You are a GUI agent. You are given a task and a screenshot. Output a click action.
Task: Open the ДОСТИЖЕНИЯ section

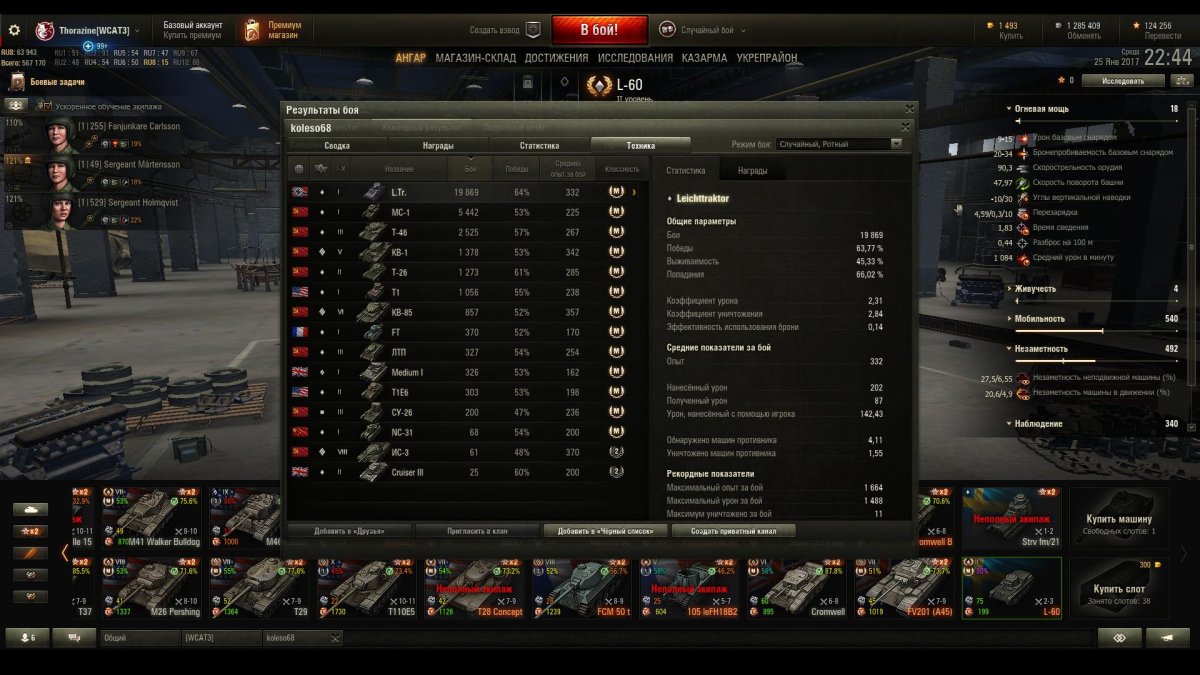[556, 58]
